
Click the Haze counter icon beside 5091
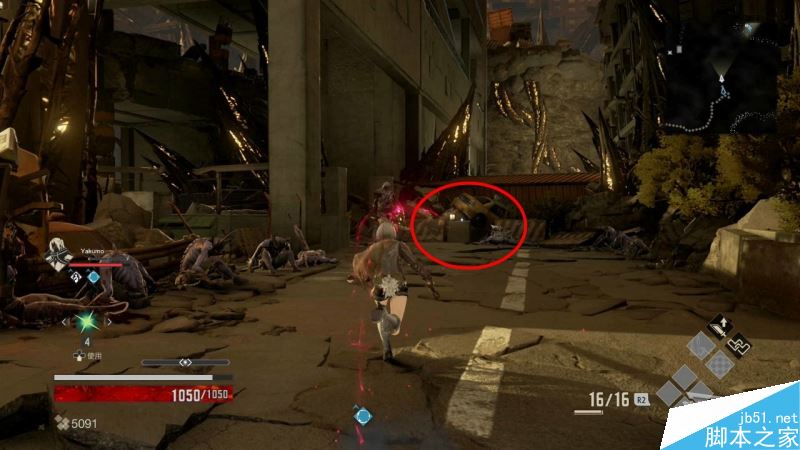[62, 423]
